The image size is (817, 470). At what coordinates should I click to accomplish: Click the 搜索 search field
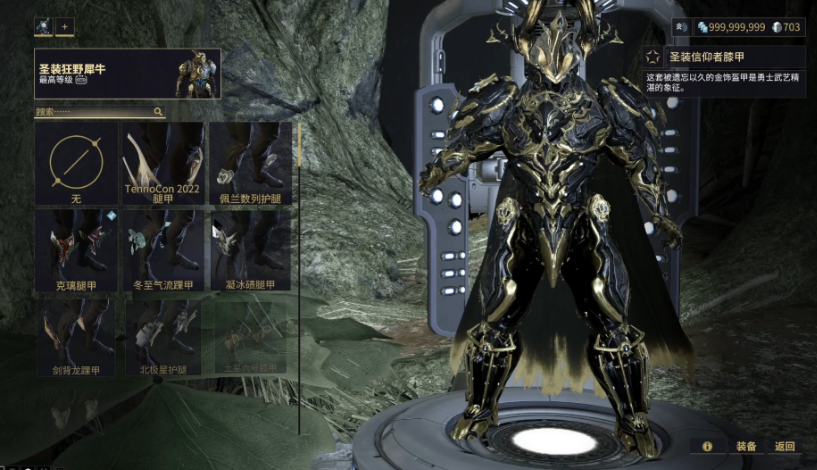[x=95, y=112]
